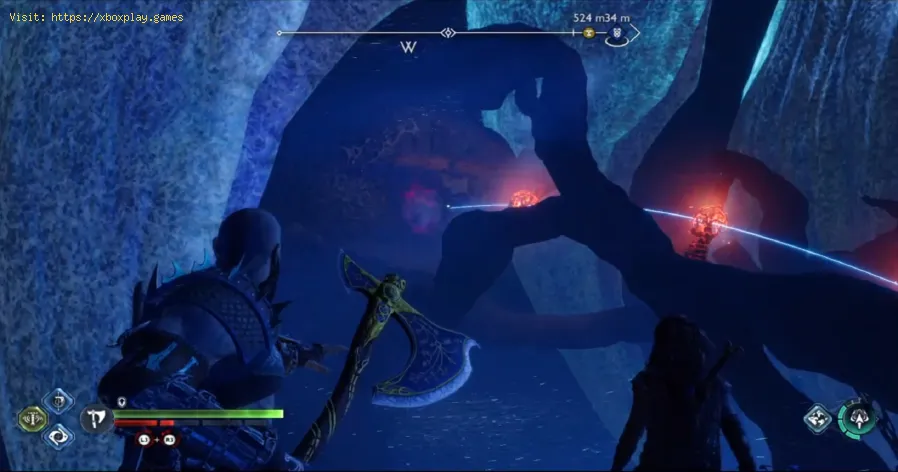Click the gold quest marker on compass
The width and height of the screenshot is (898, 472).
pyautogui.click(x=590, y=33)
